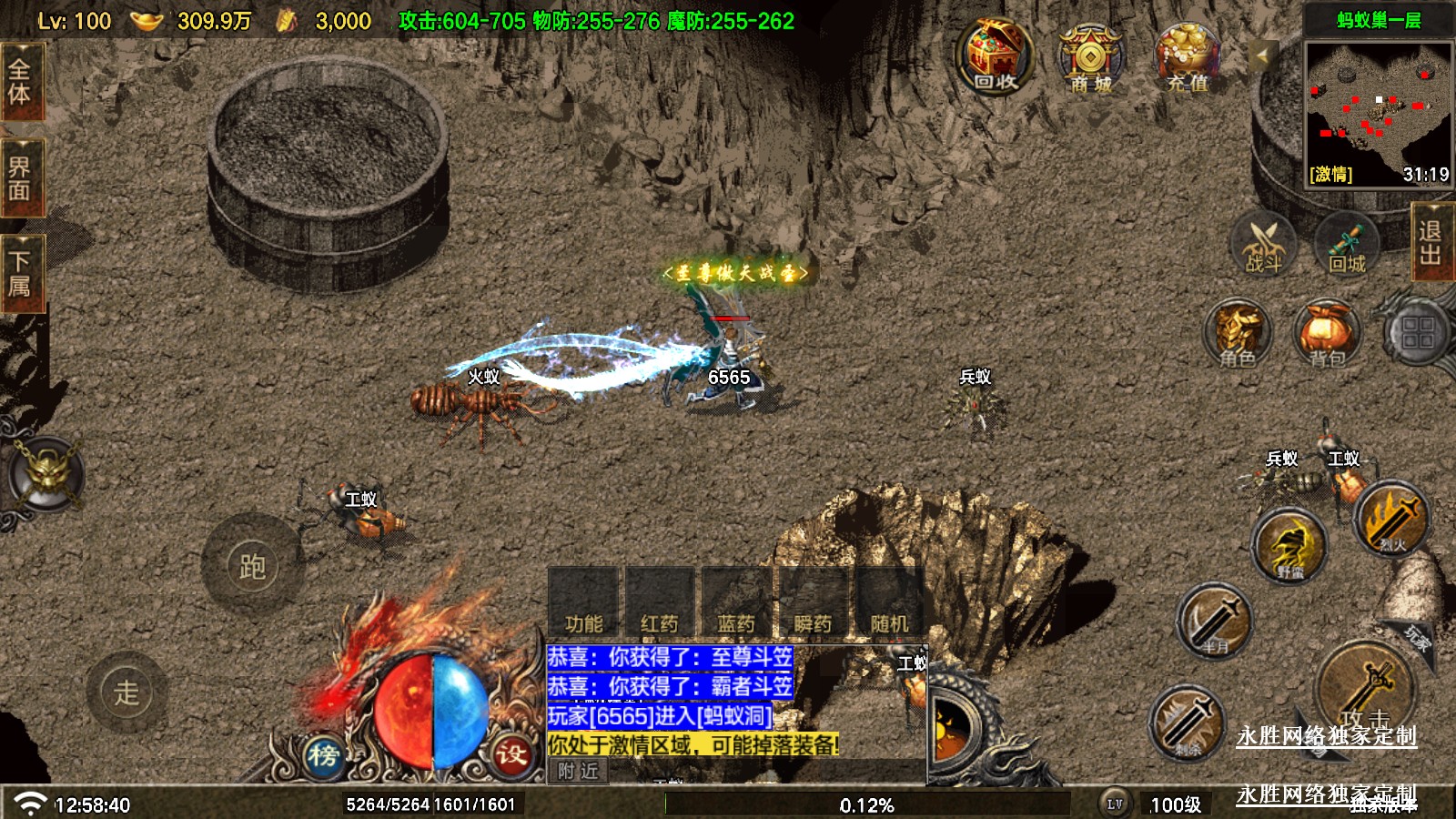Viewport: 1456px width, 819px height.
Task: Tap the 退出 exit button
Action: pos(1431,242)
